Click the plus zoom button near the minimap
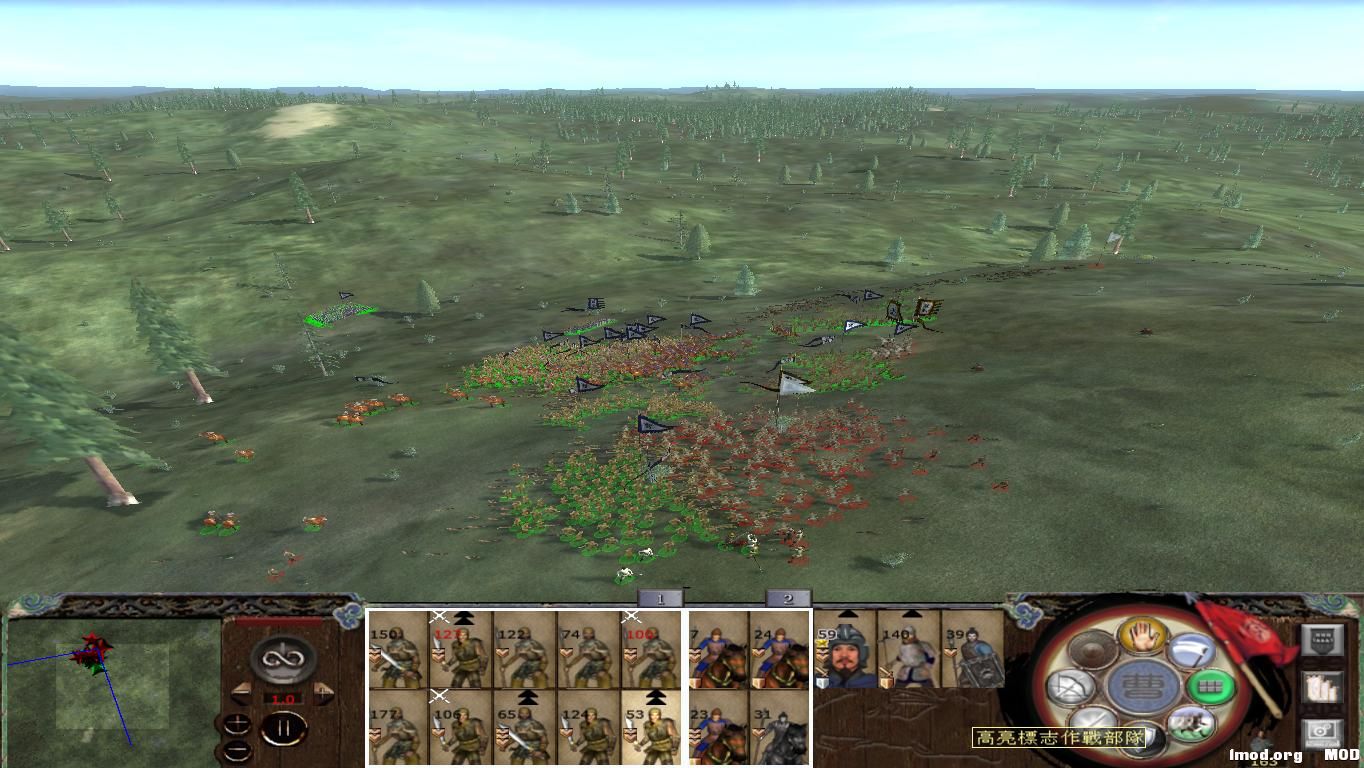 click(x=238, y=722)
